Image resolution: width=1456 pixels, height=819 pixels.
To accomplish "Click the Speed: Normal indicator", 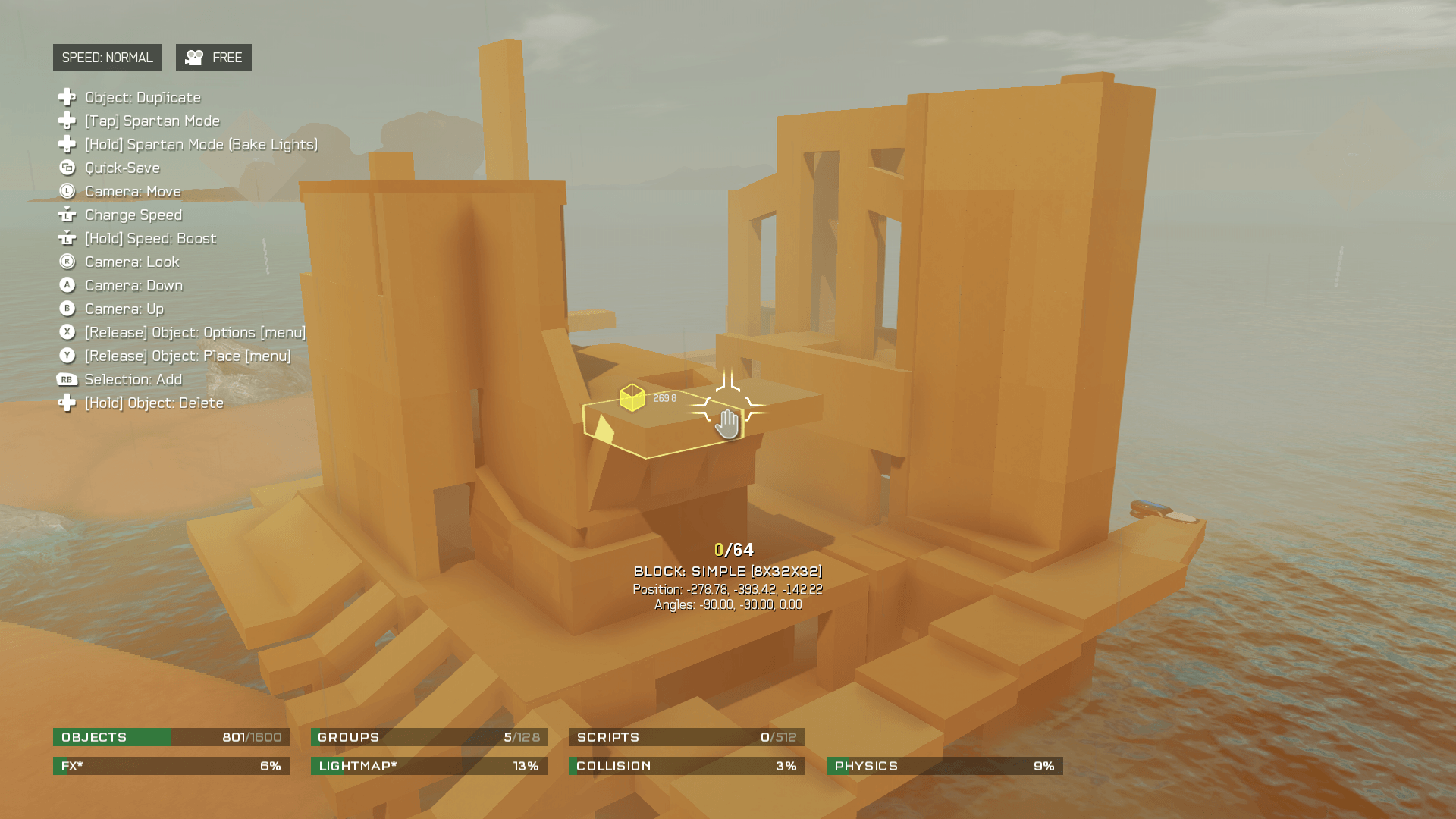I will (107, 58).
